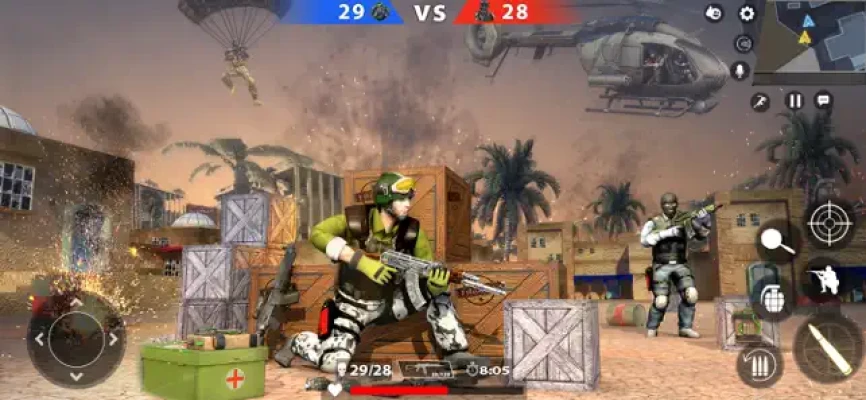The width and height of the screenshot is (866, 400).
Task: Fire the weapon with bullet button
Action: tap(828, 347)
